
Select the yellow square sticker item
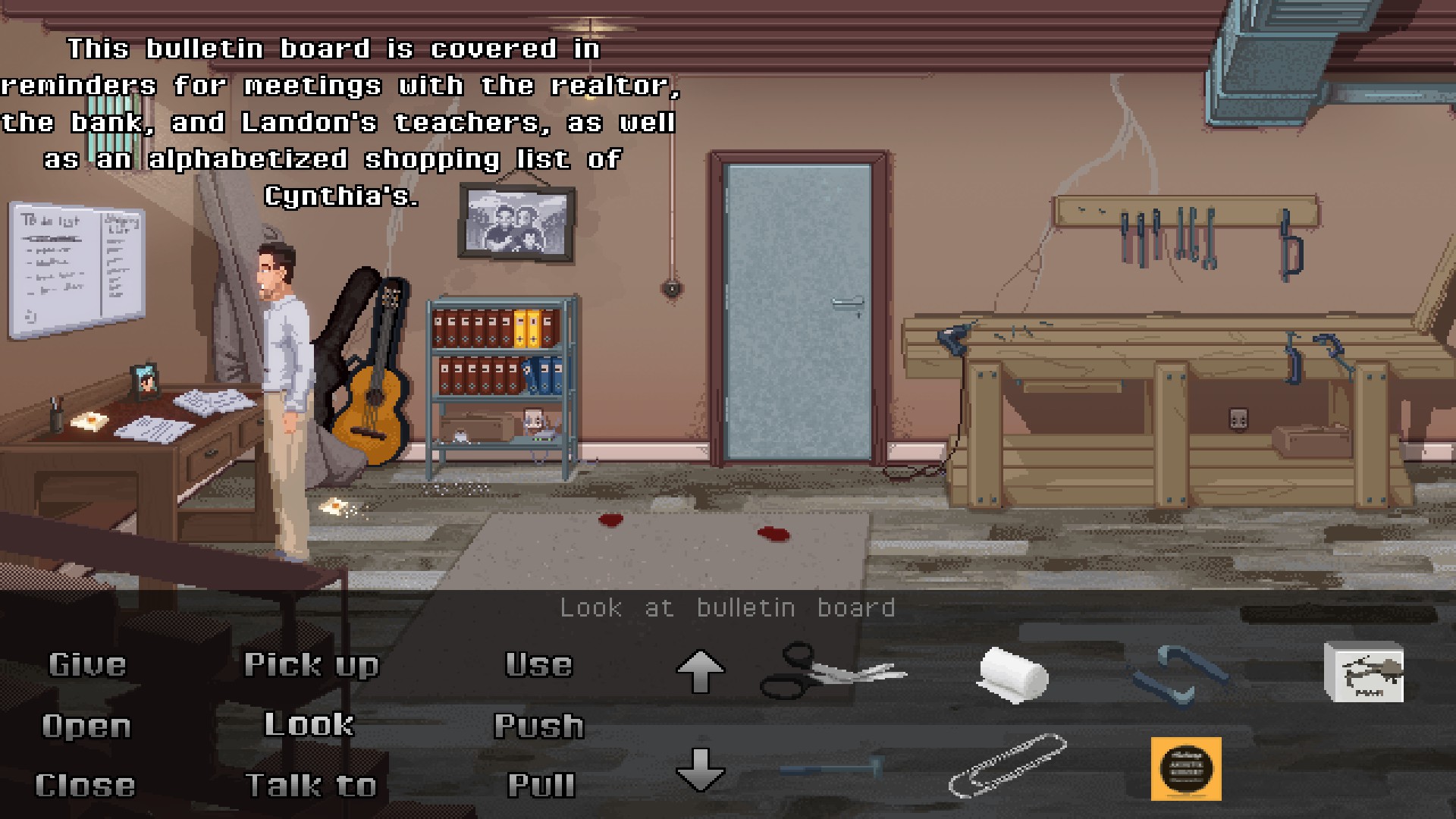1186,769
